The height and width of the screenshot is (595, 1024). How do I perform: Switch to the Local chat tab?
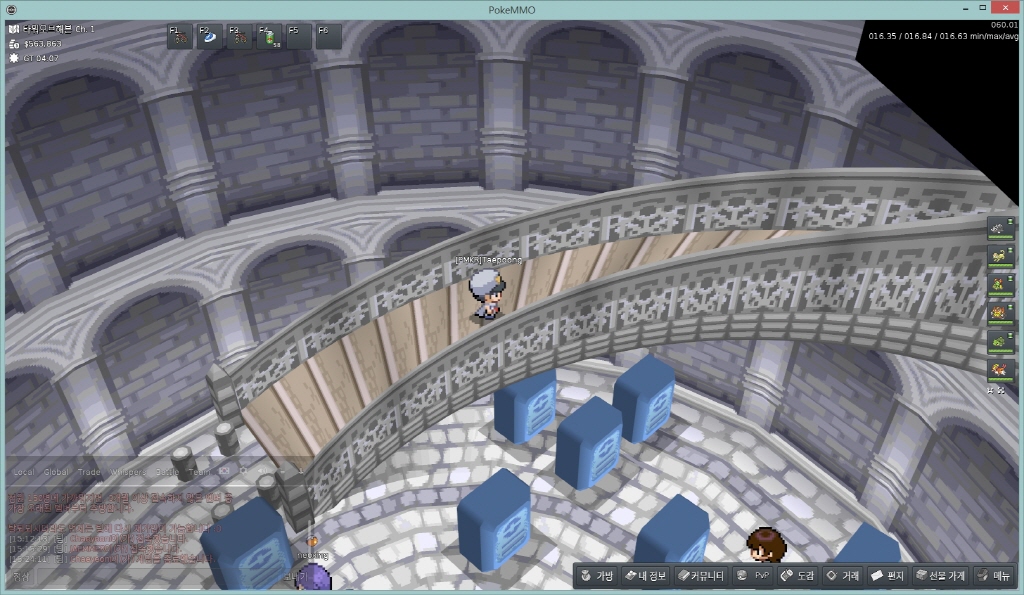(x=24, y=471)
